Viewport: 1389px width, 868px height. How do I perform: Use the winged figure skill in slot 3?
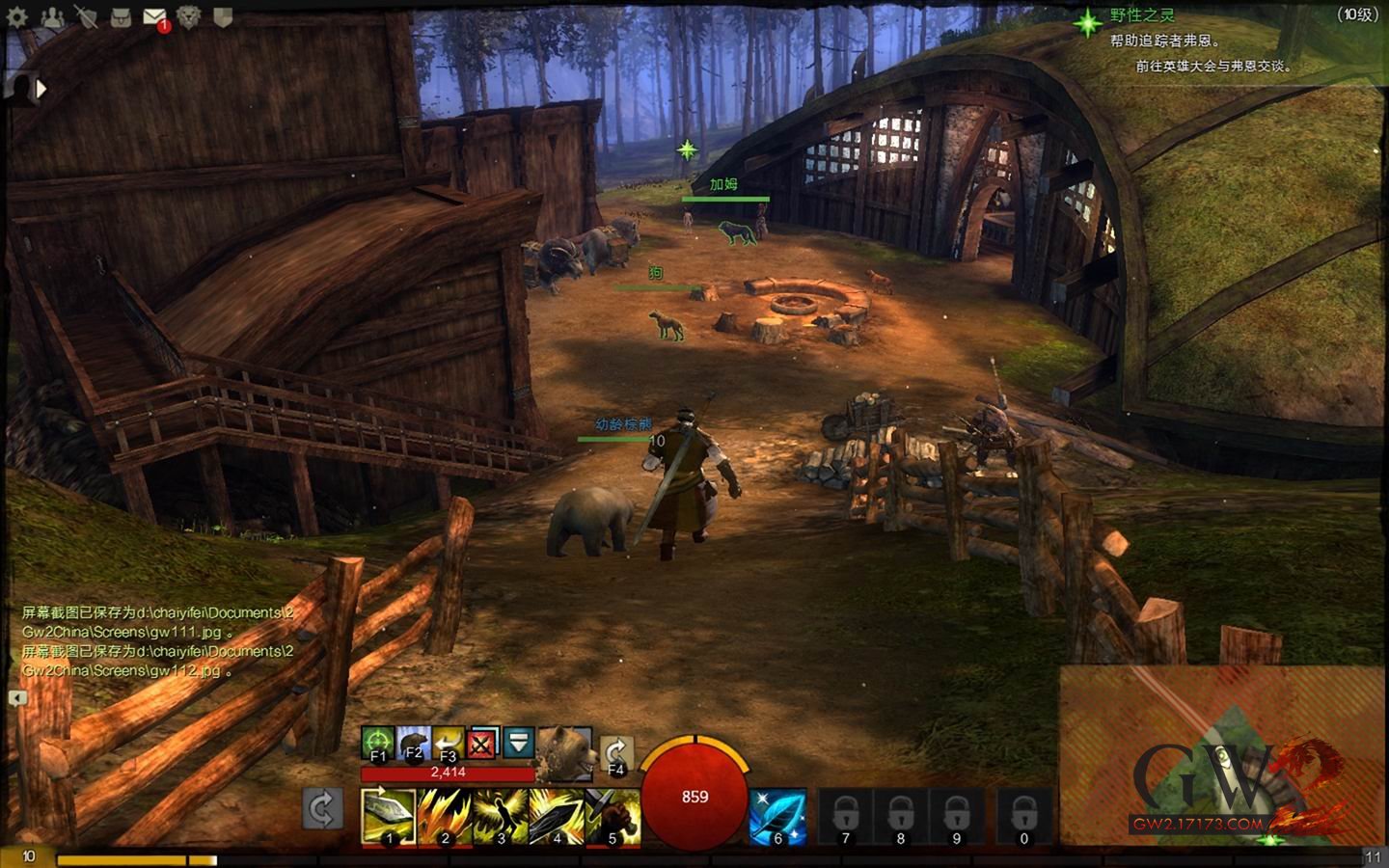point(501,816)
